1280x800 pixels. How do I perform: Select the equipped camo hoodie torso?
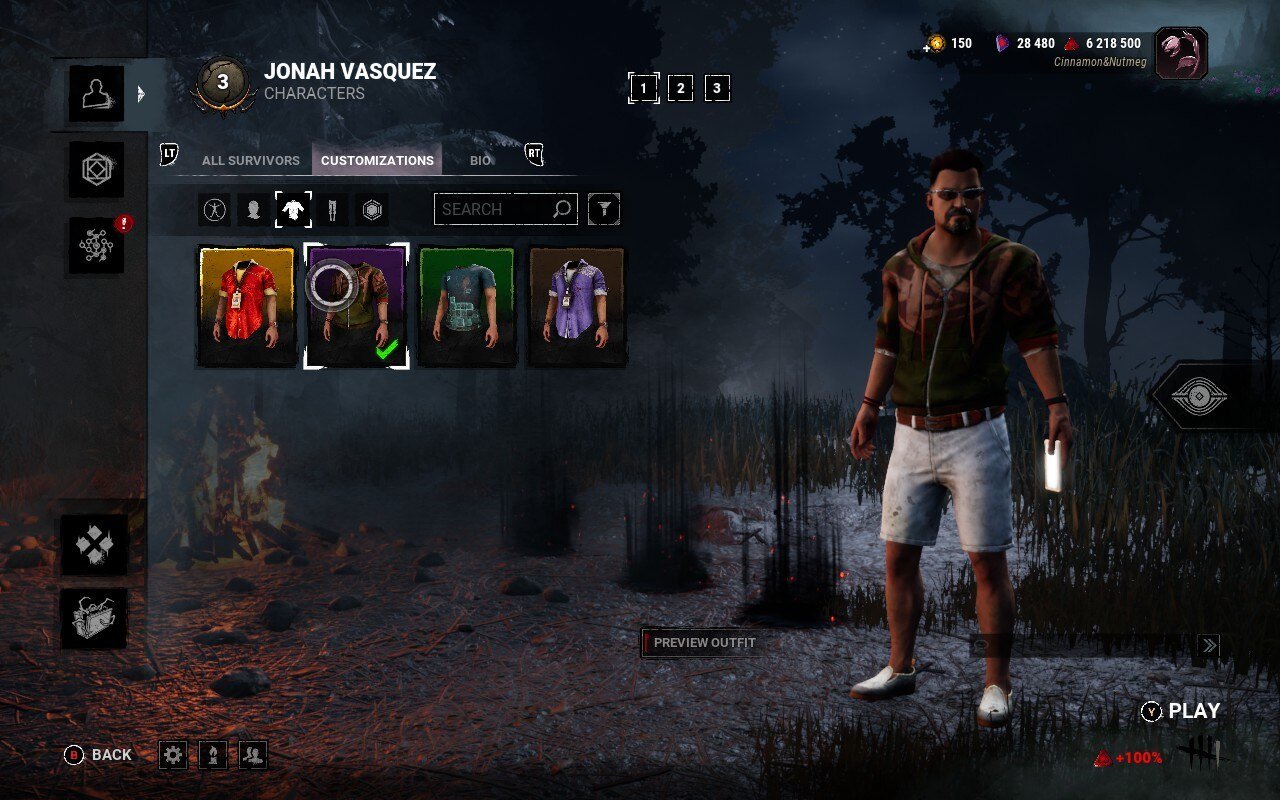(356, 306)
